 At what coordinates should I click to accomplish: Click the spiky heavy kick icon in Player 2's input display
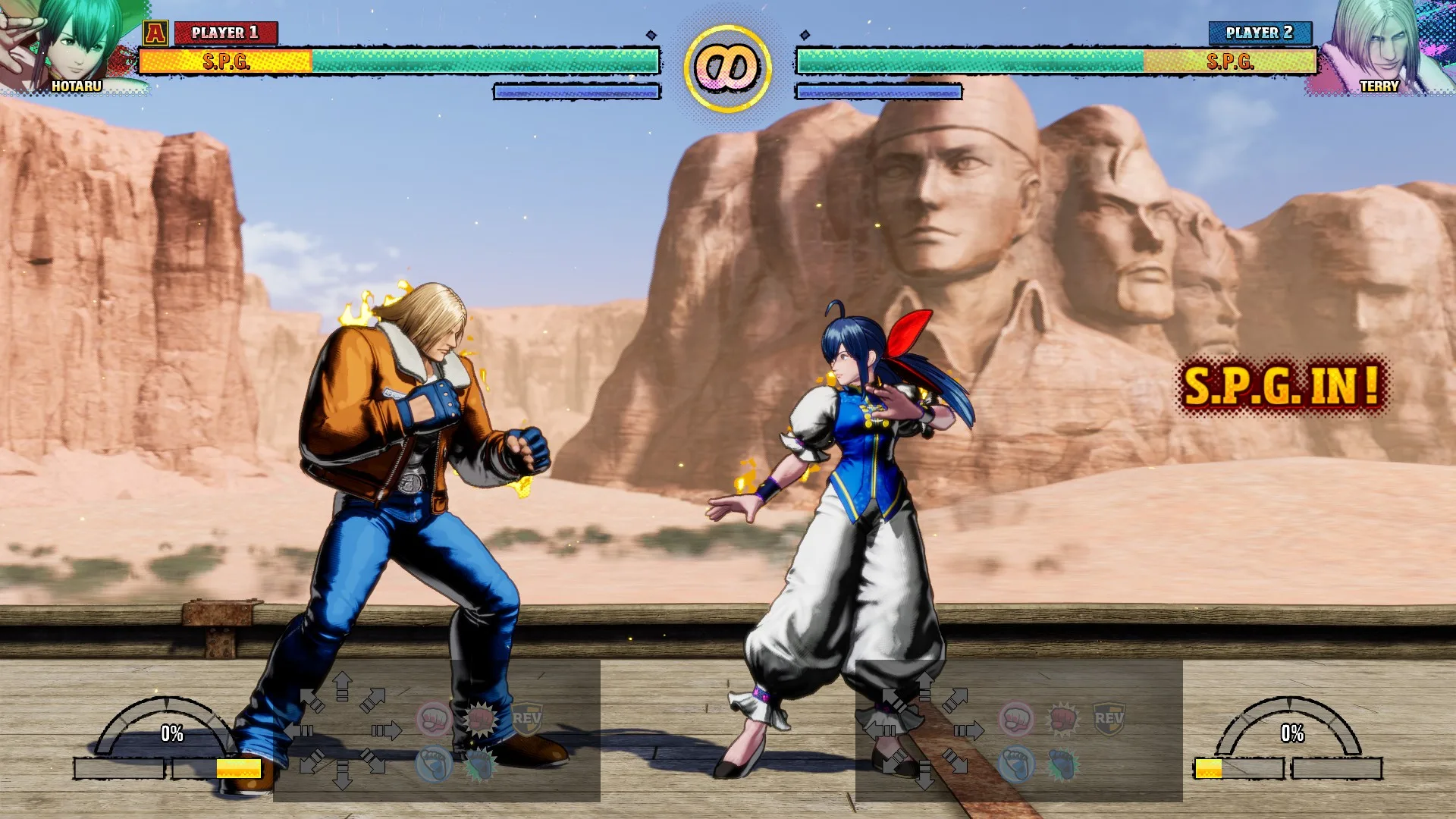pos(1062,764)
